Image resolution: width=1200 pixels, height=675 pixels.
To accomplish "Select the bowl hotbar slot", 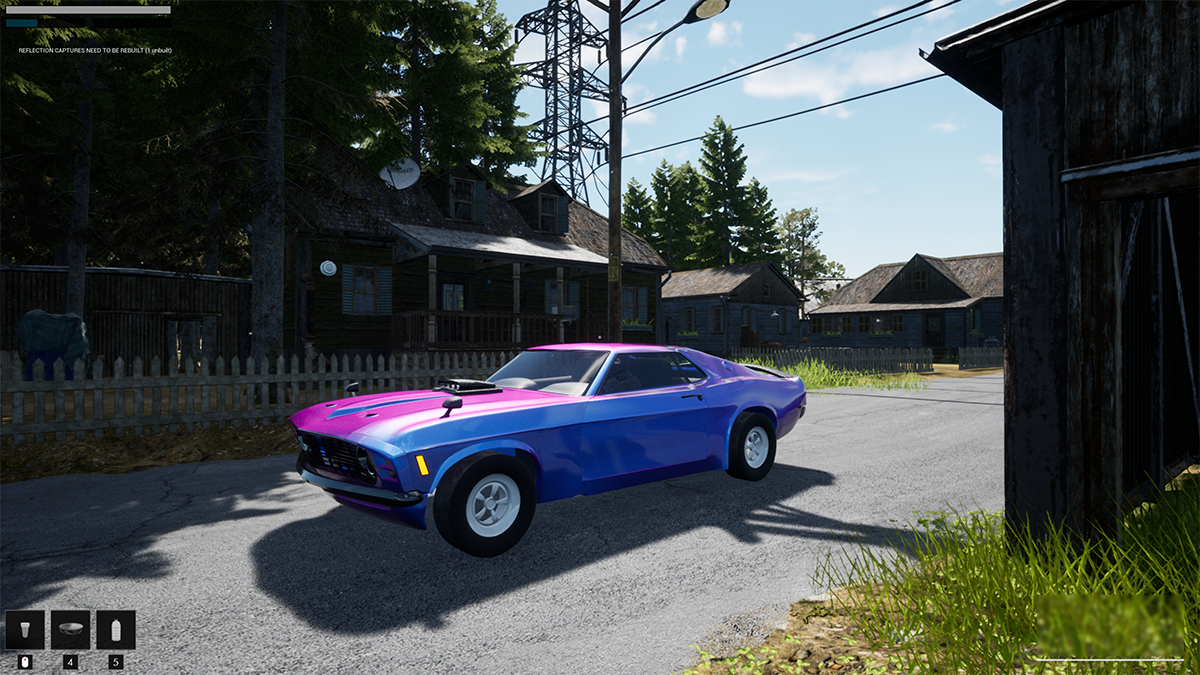I will (70, 630).
